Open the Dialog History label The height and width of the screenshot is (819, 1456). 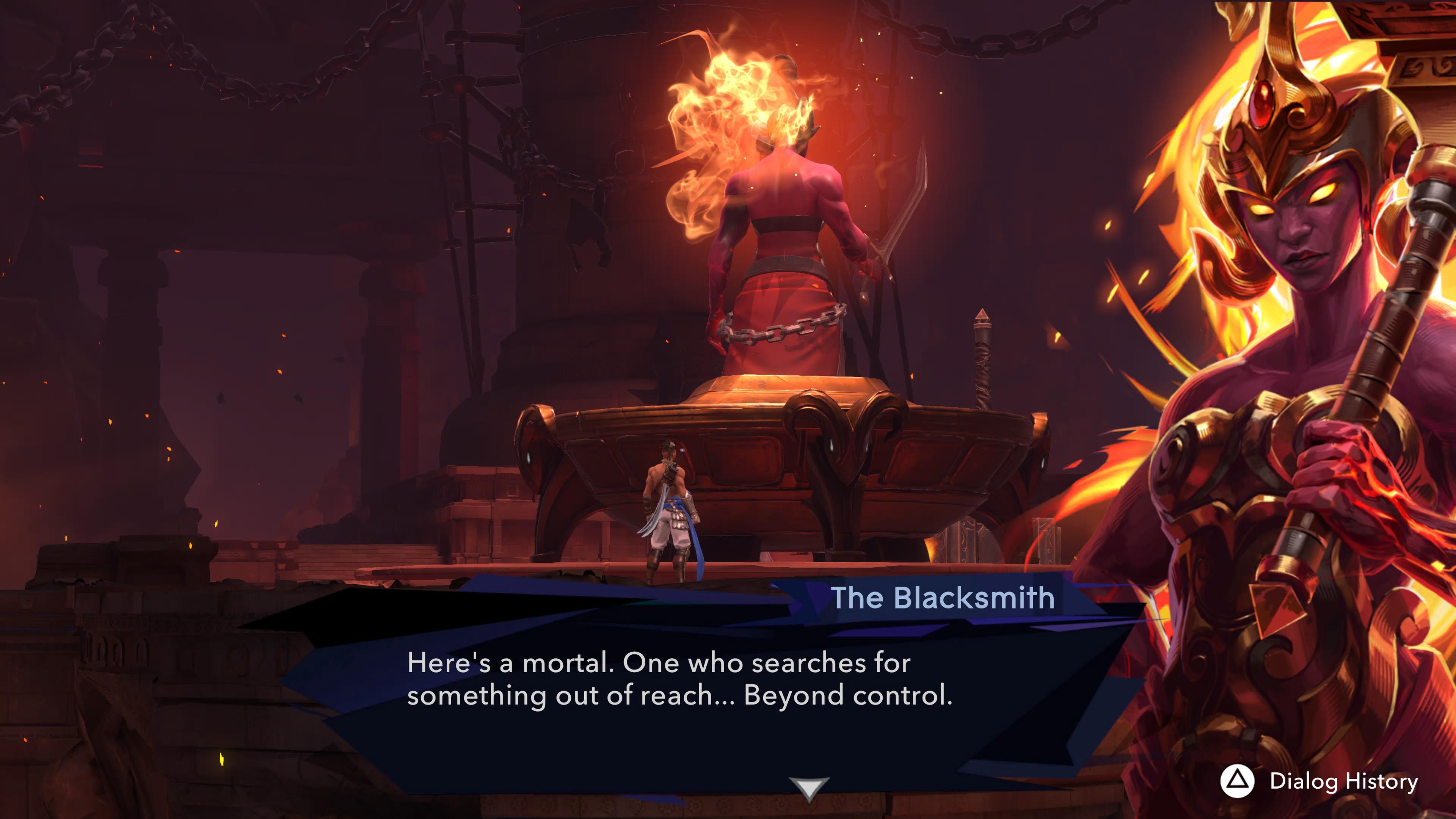point(1343,781)
